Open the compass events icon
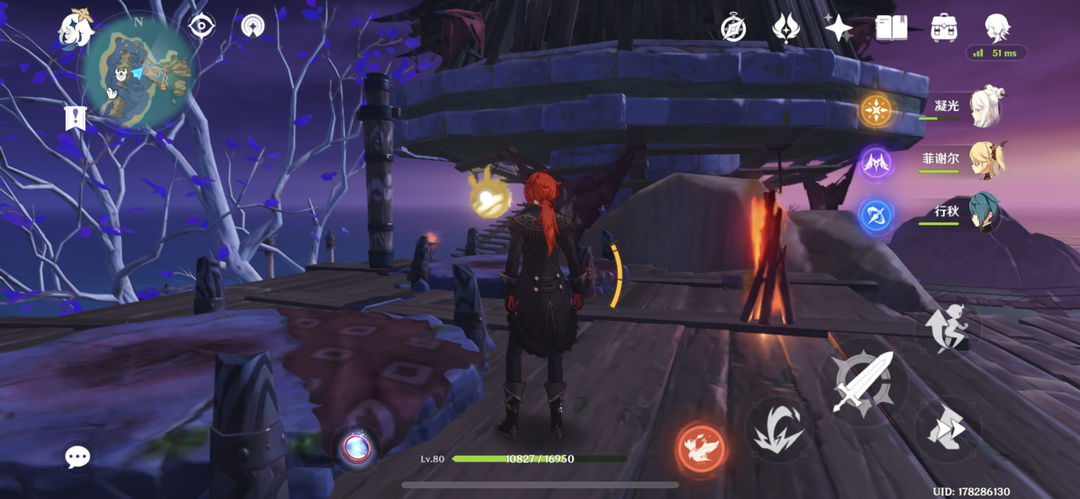The height and width of the screenshot is (499, 1080). click(734, 29)
